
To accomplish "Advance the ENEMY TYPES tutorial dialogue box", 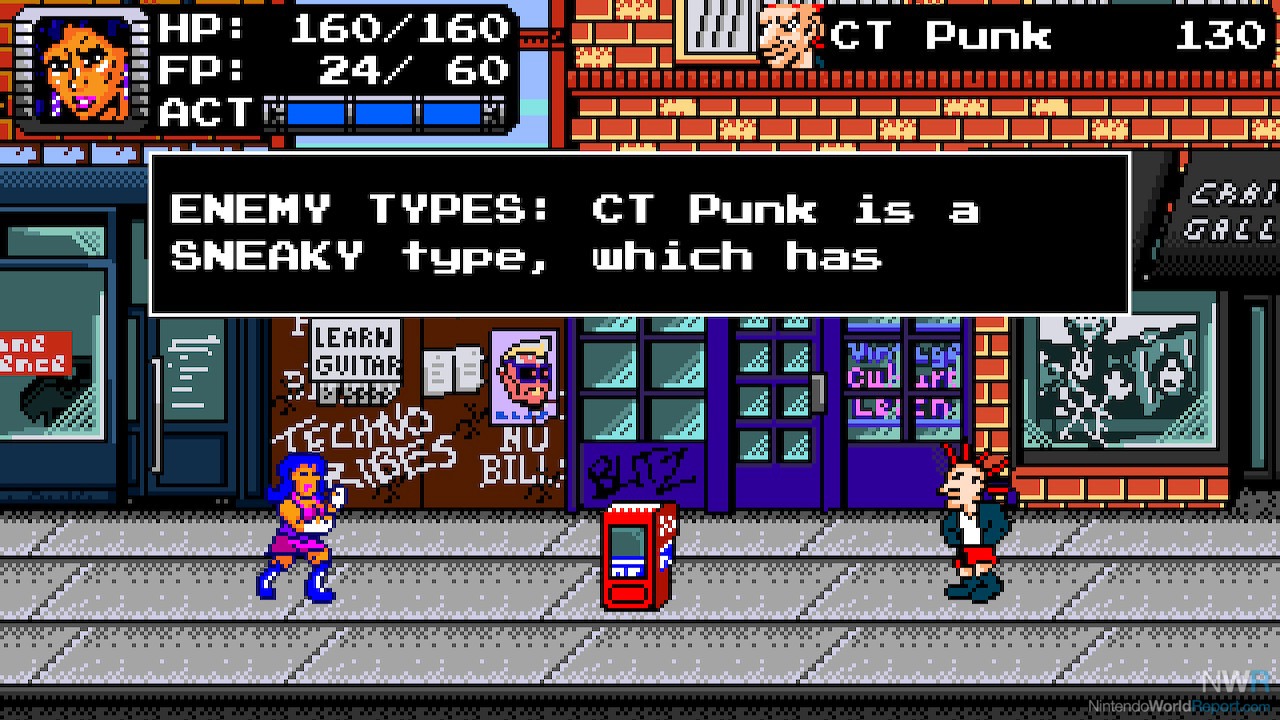I will tap(639, 234).
